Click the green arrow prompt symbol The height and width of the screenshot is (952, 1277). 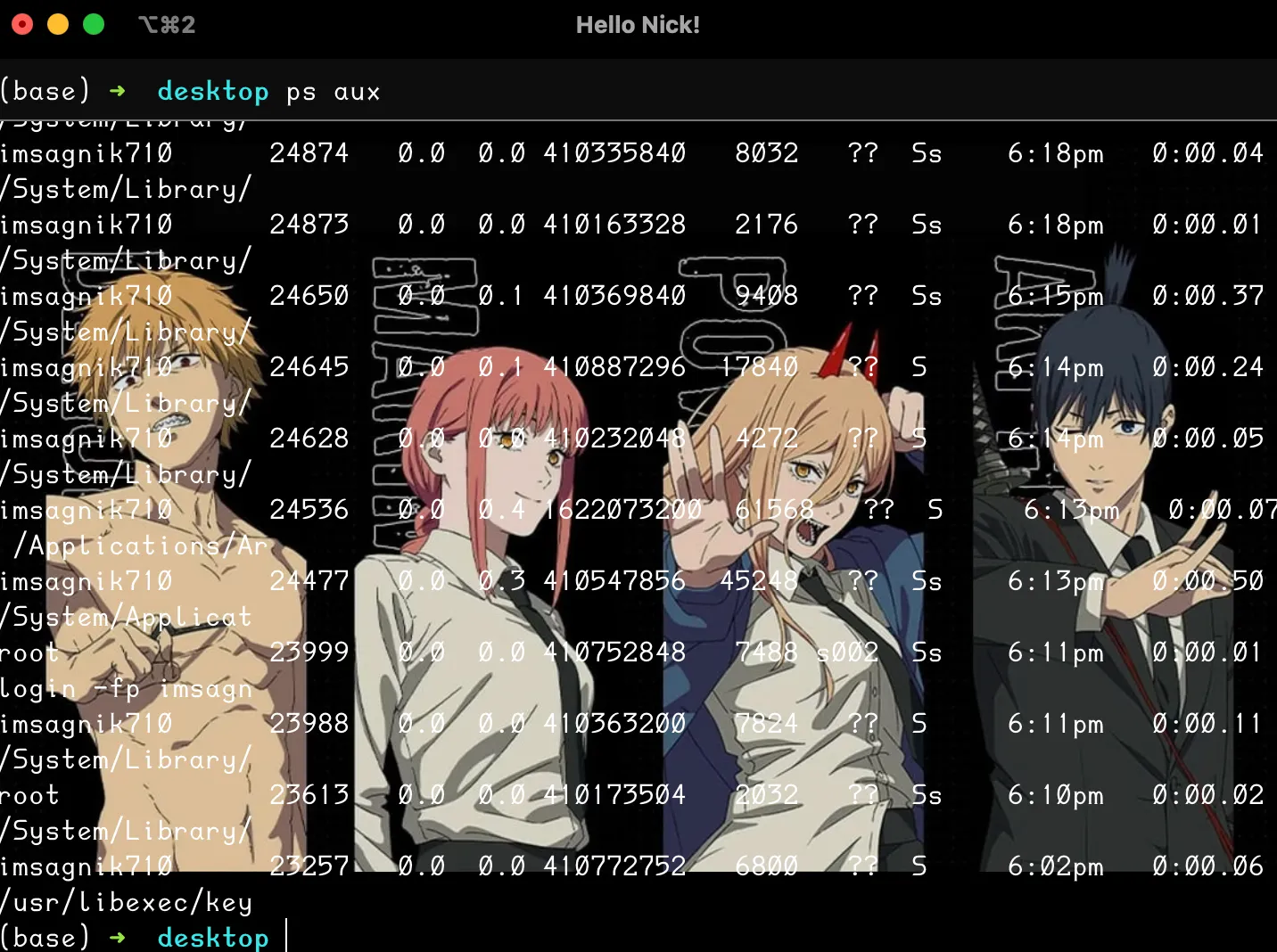[x=117, y=91]
